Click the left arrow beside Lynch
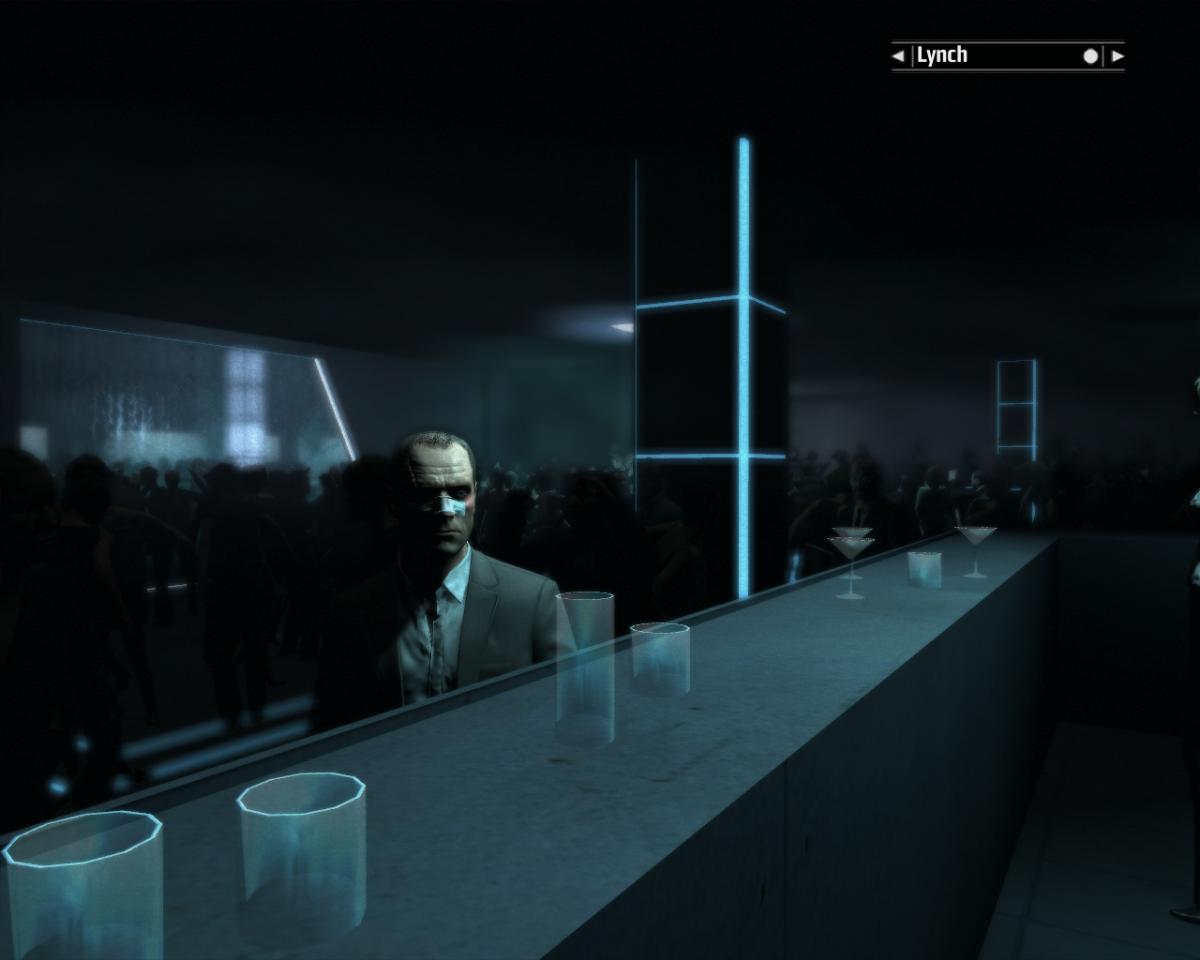The image size is (1200, 960). click(x=898, y=56)
